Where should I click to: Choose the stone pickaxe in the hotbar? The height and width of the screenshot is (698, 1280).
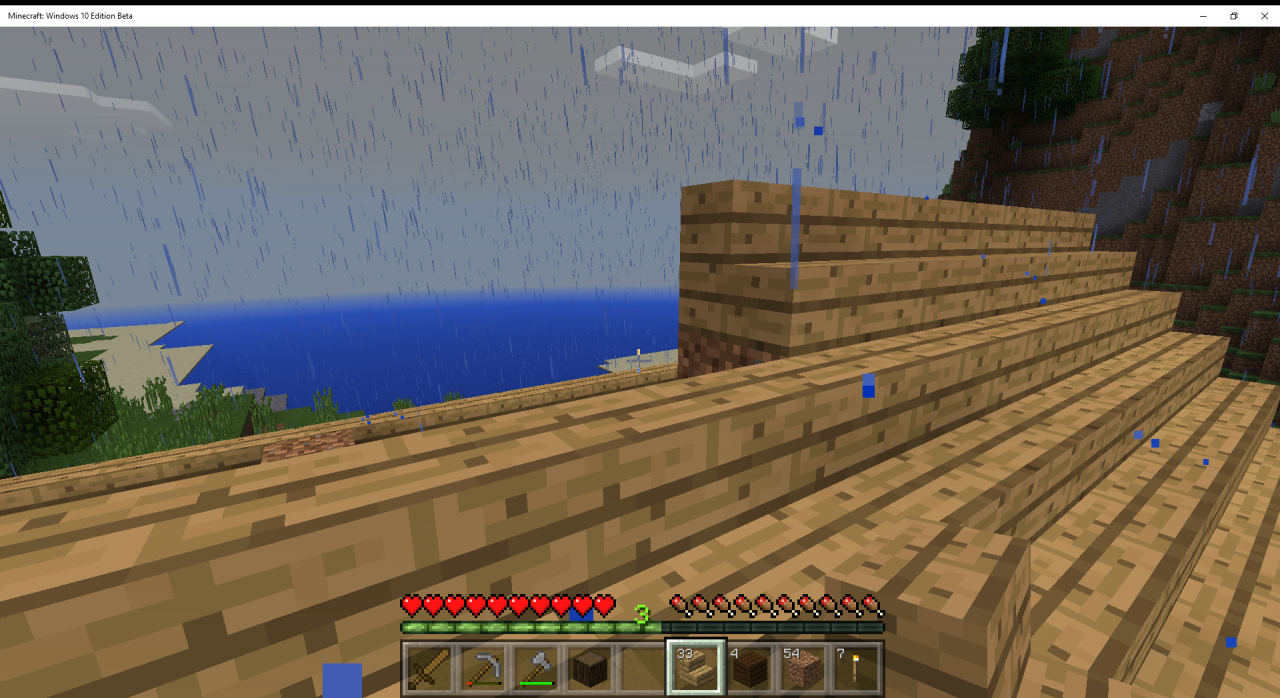[482, 668]
